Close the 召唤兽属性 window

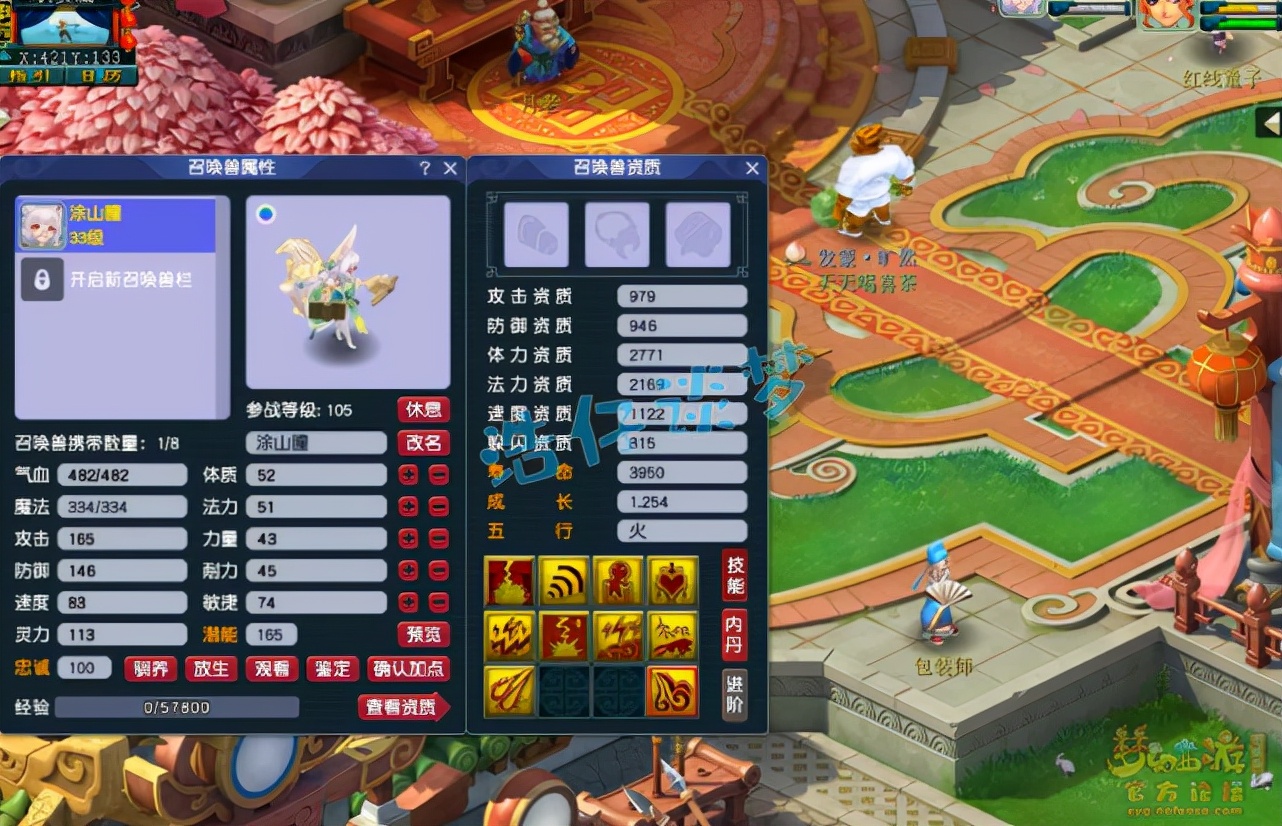click(x=450, y=169)
